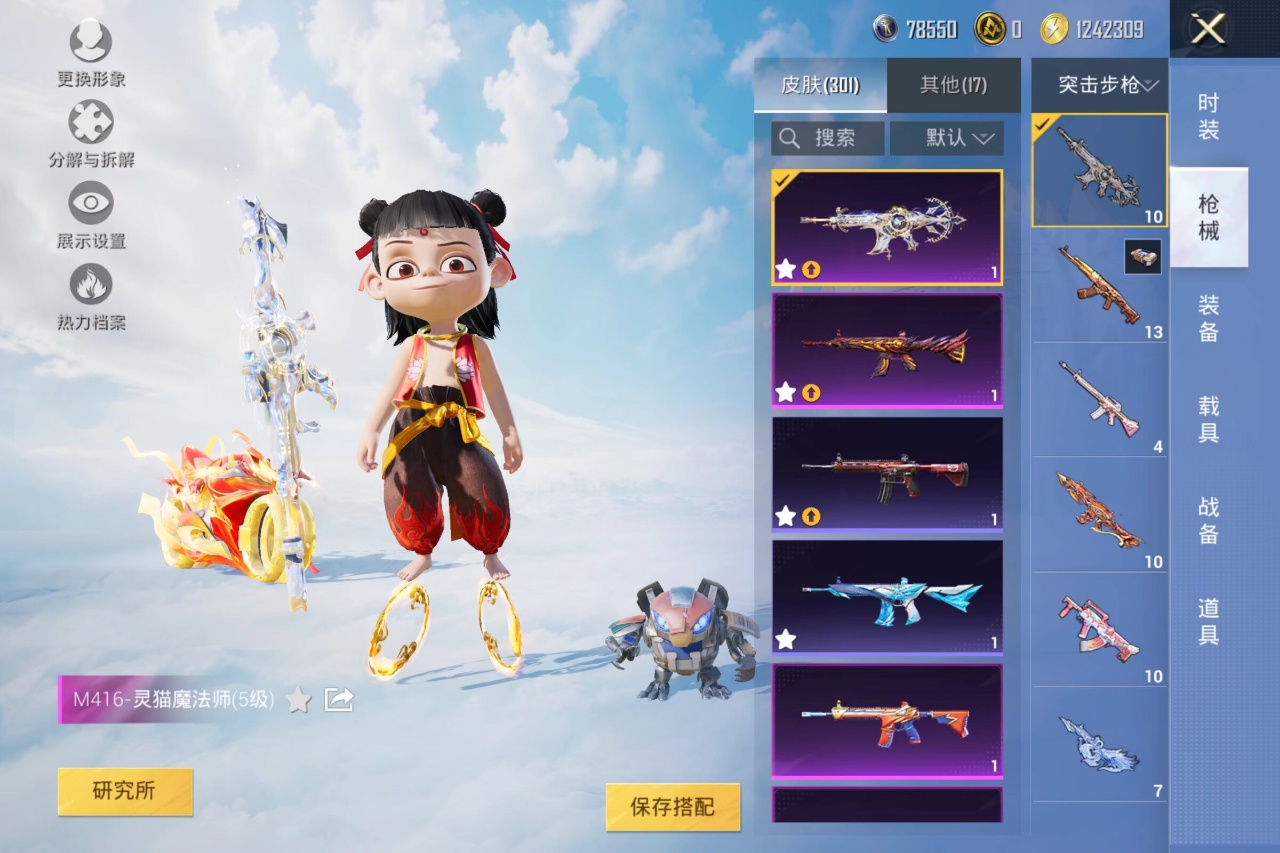This screenshot has width=1280, height=853.
Task: Open the 默认 sort dropdown
Action: coord(947,138)
